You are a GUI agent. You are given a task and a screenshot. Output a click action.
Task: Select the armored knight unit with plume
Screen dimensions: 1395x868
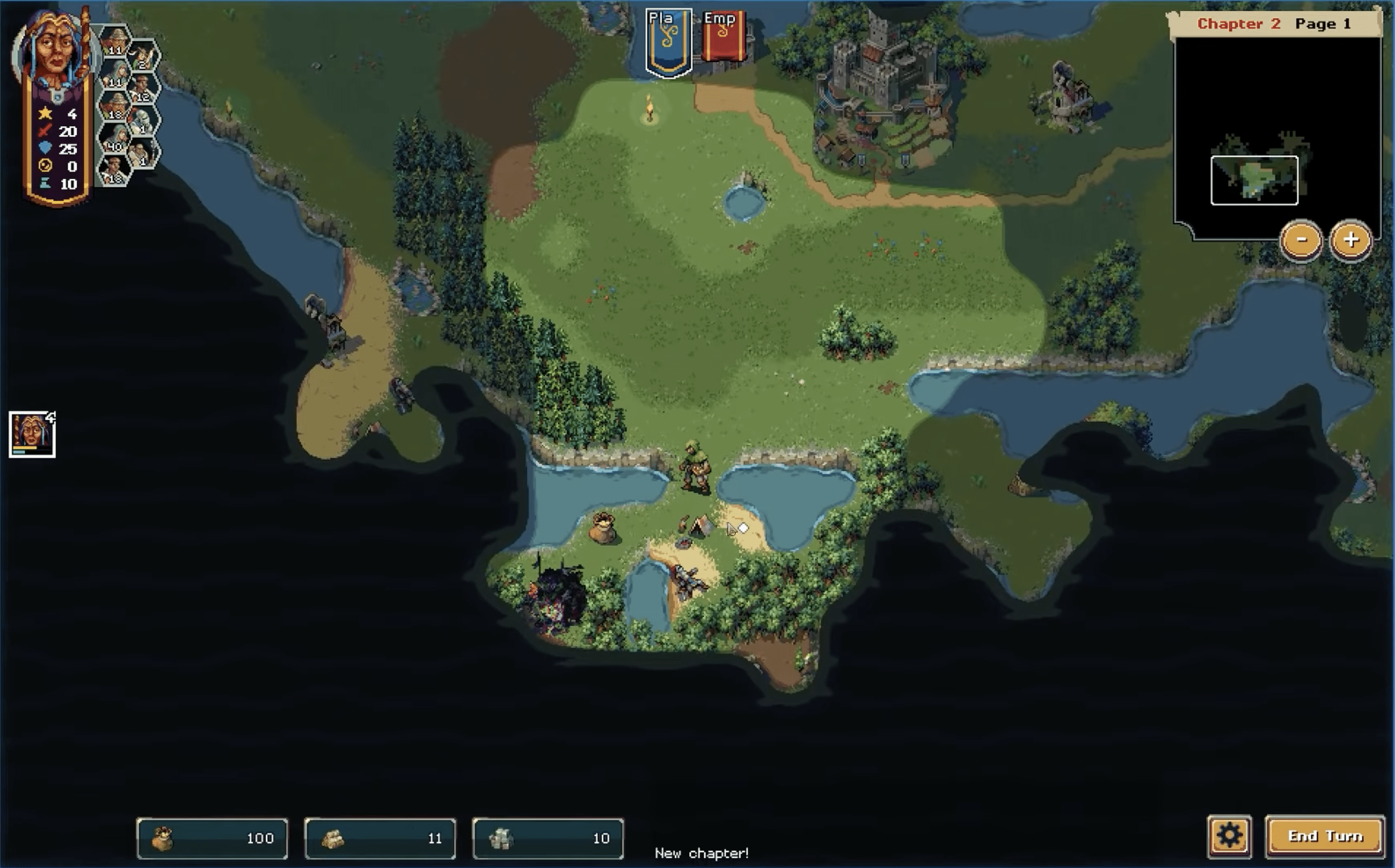[x=142, y=120]
